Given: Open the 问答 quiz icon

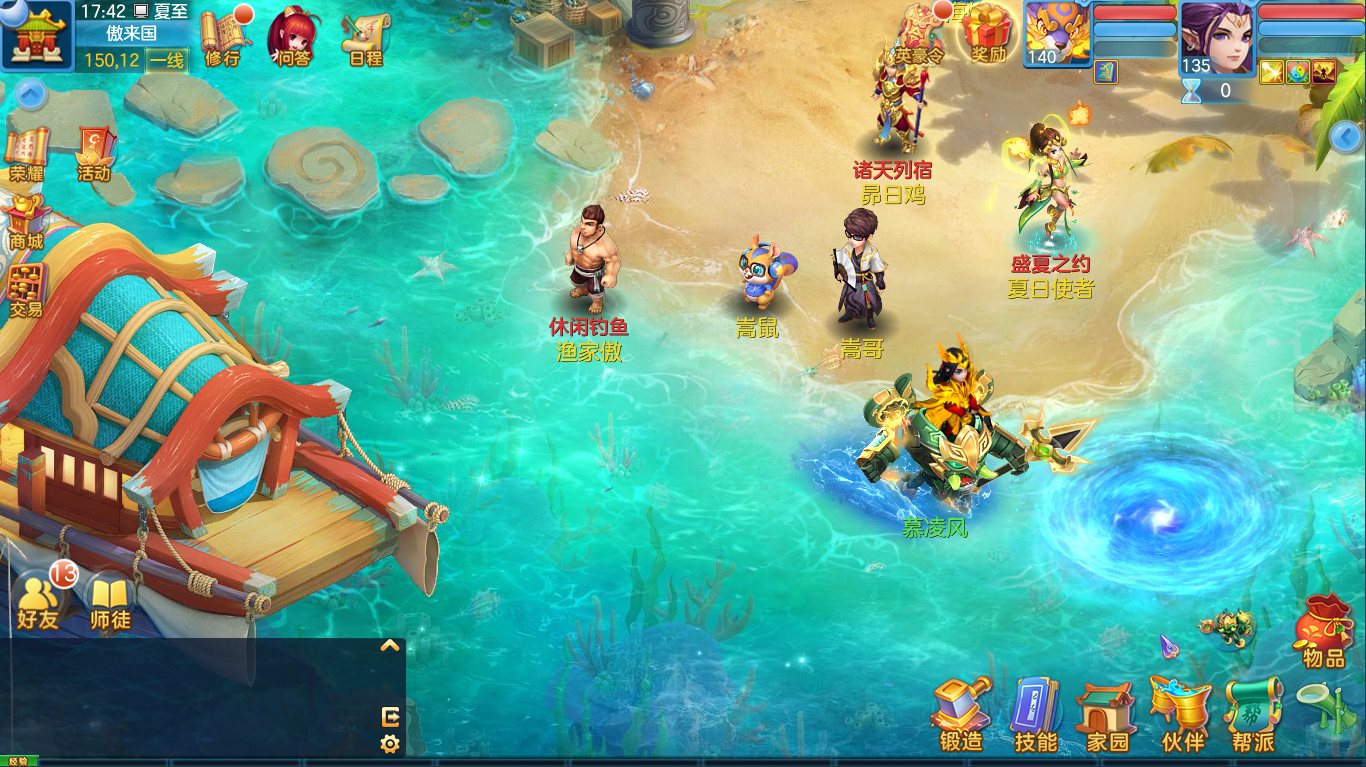Looking at the screenshot, I should [294, 38].
